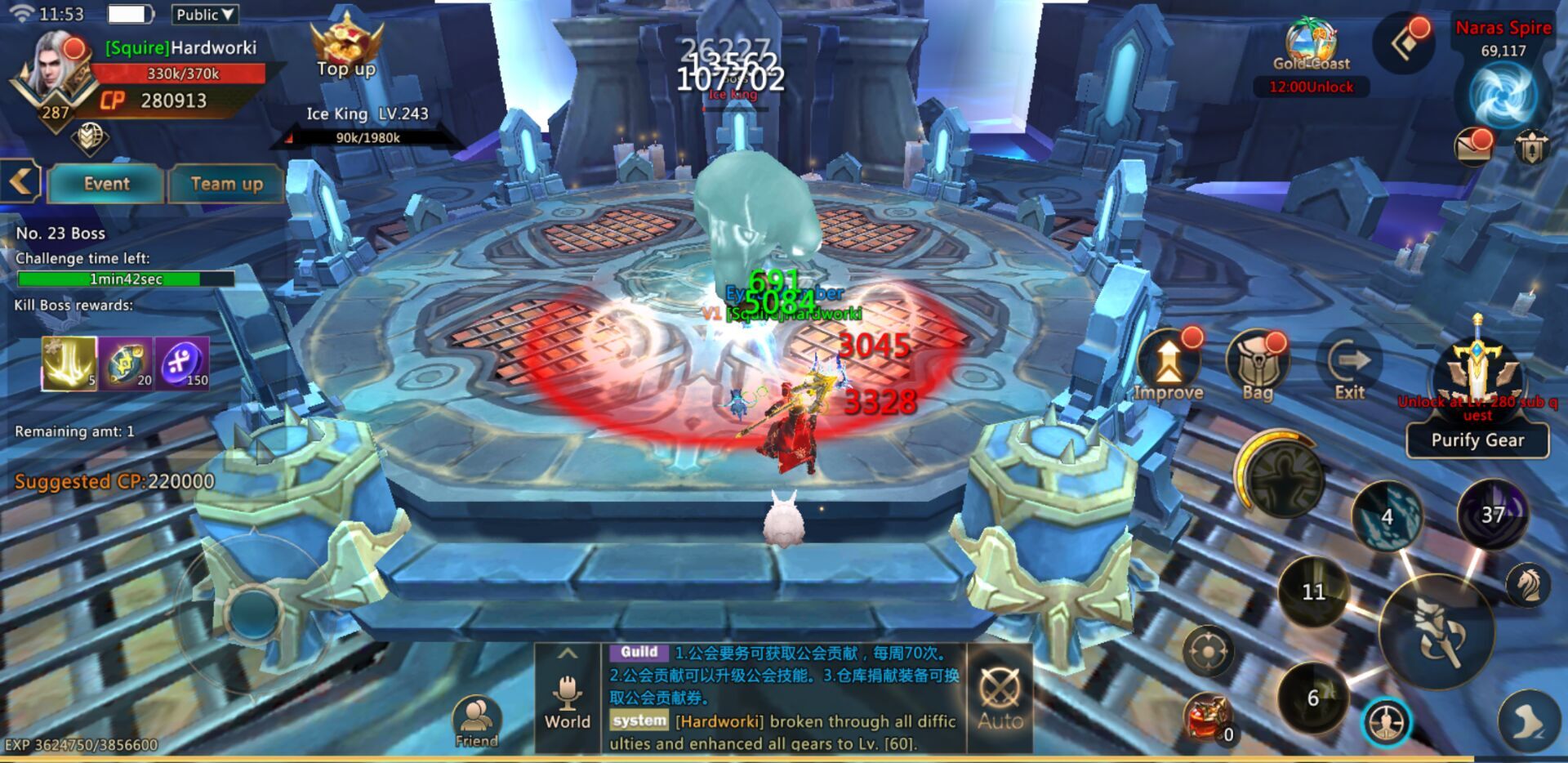Open the Improve menu
This screenshot has width=1568, height=763.
pos(1169,368)
